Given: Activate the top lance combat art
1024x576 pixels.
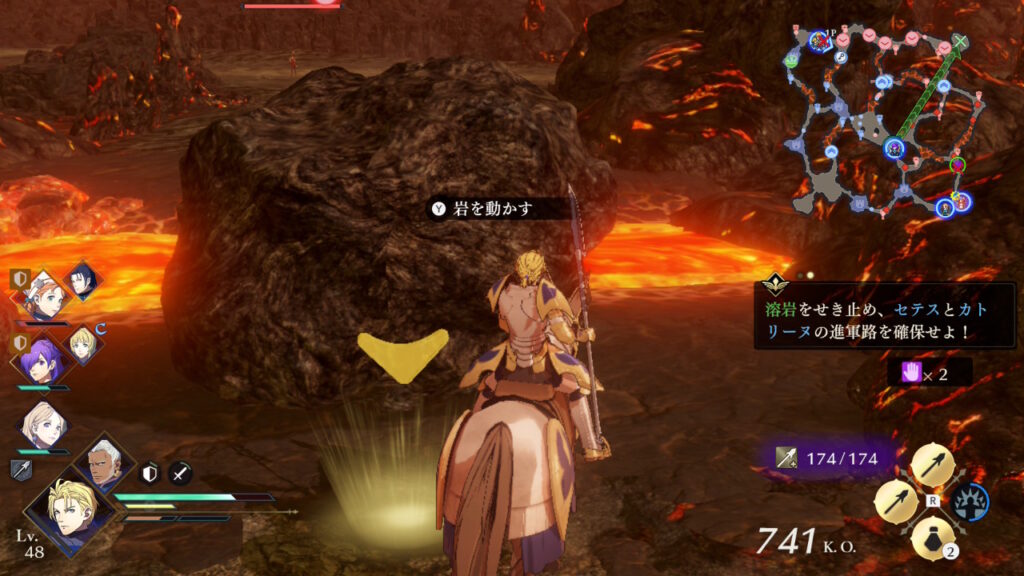Looking at the screenshot, I should point(932,464).
